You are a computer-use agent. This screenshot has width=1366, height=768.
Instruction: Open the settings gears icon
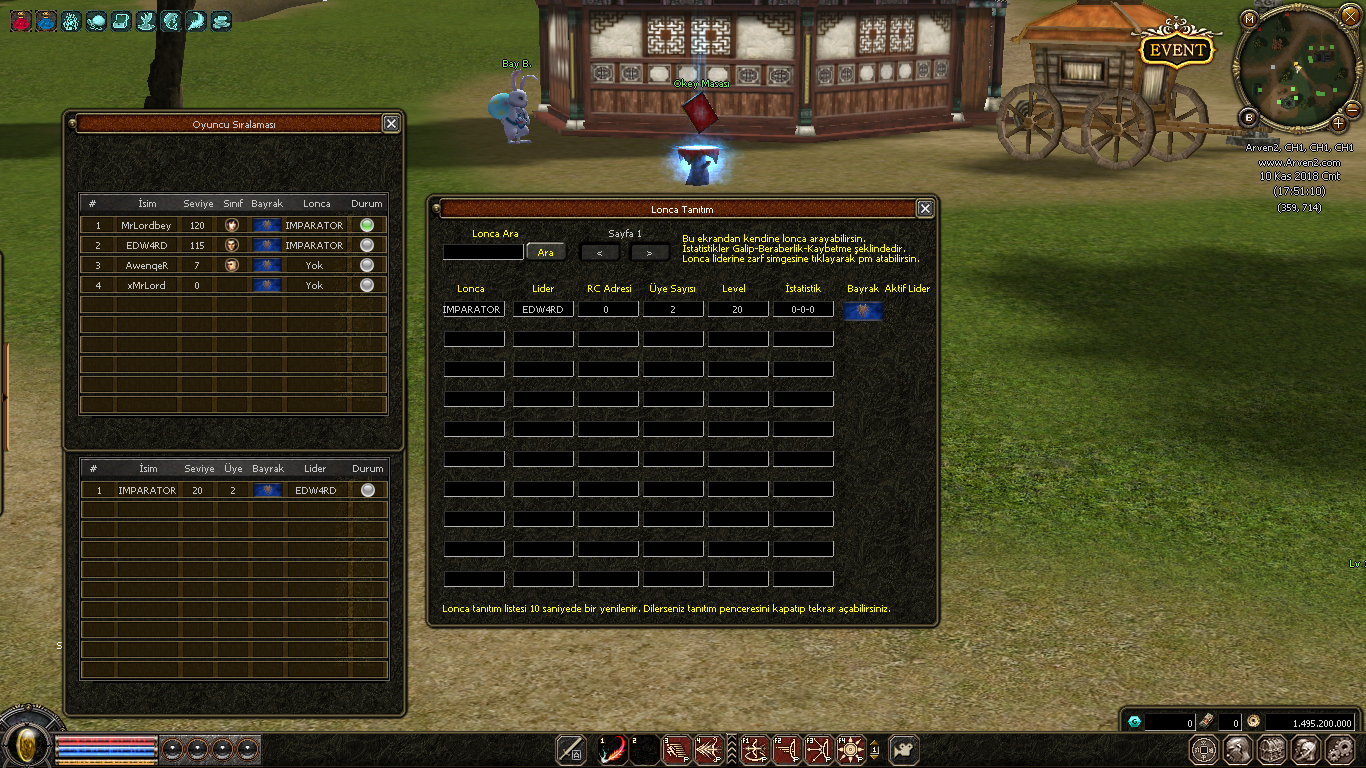[x=1340, y=749]
